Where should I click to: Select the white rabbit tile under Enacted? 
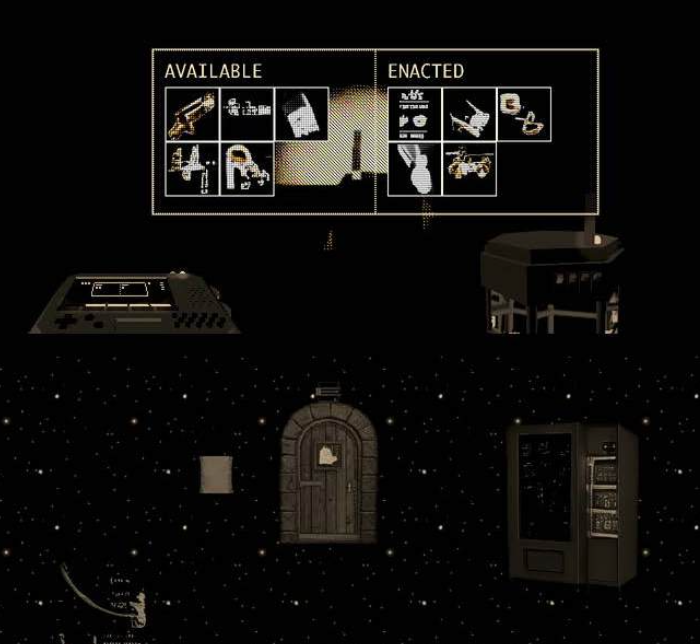[415, 169]
